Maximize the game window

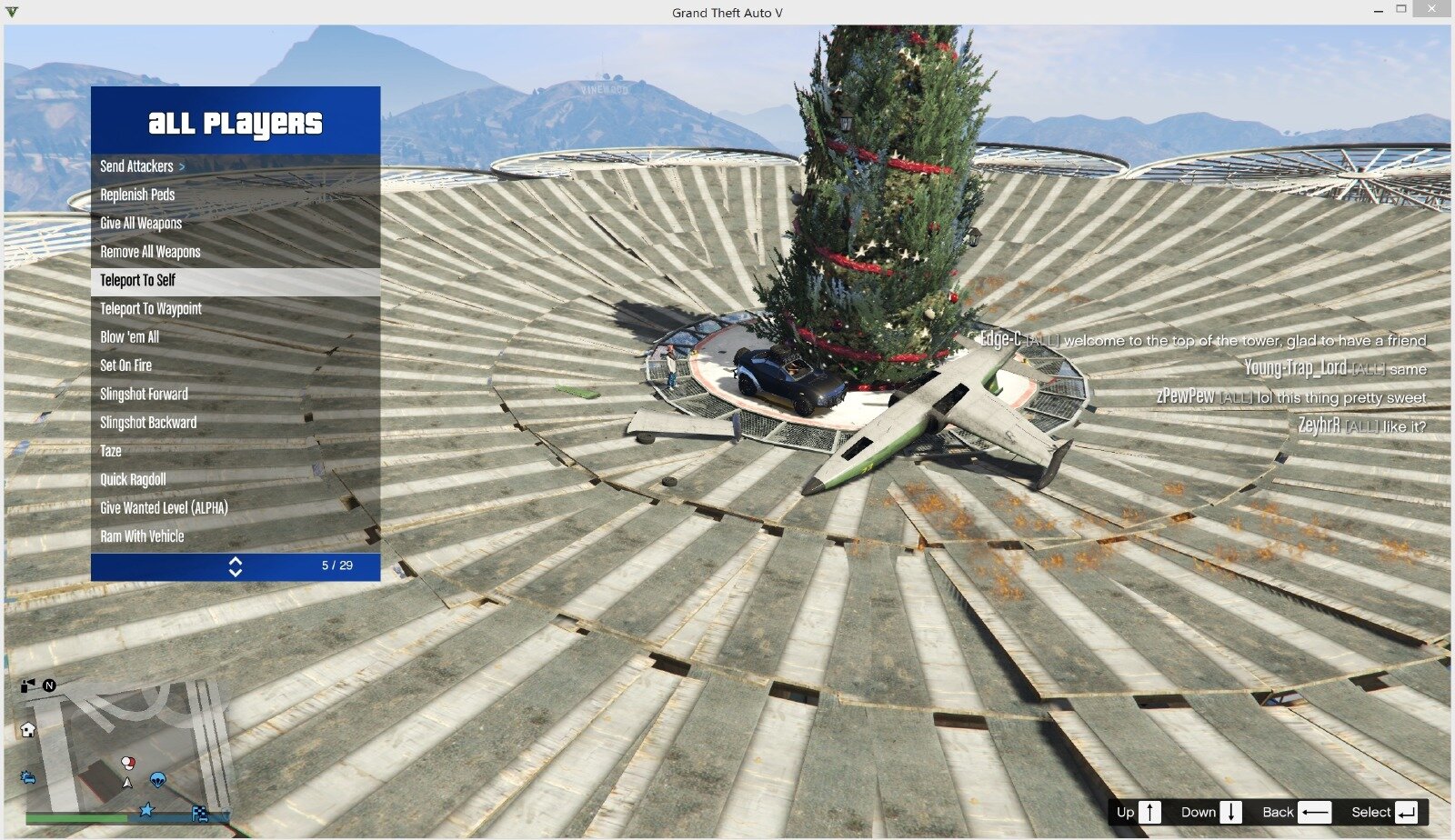click(x=1401, y=10)
